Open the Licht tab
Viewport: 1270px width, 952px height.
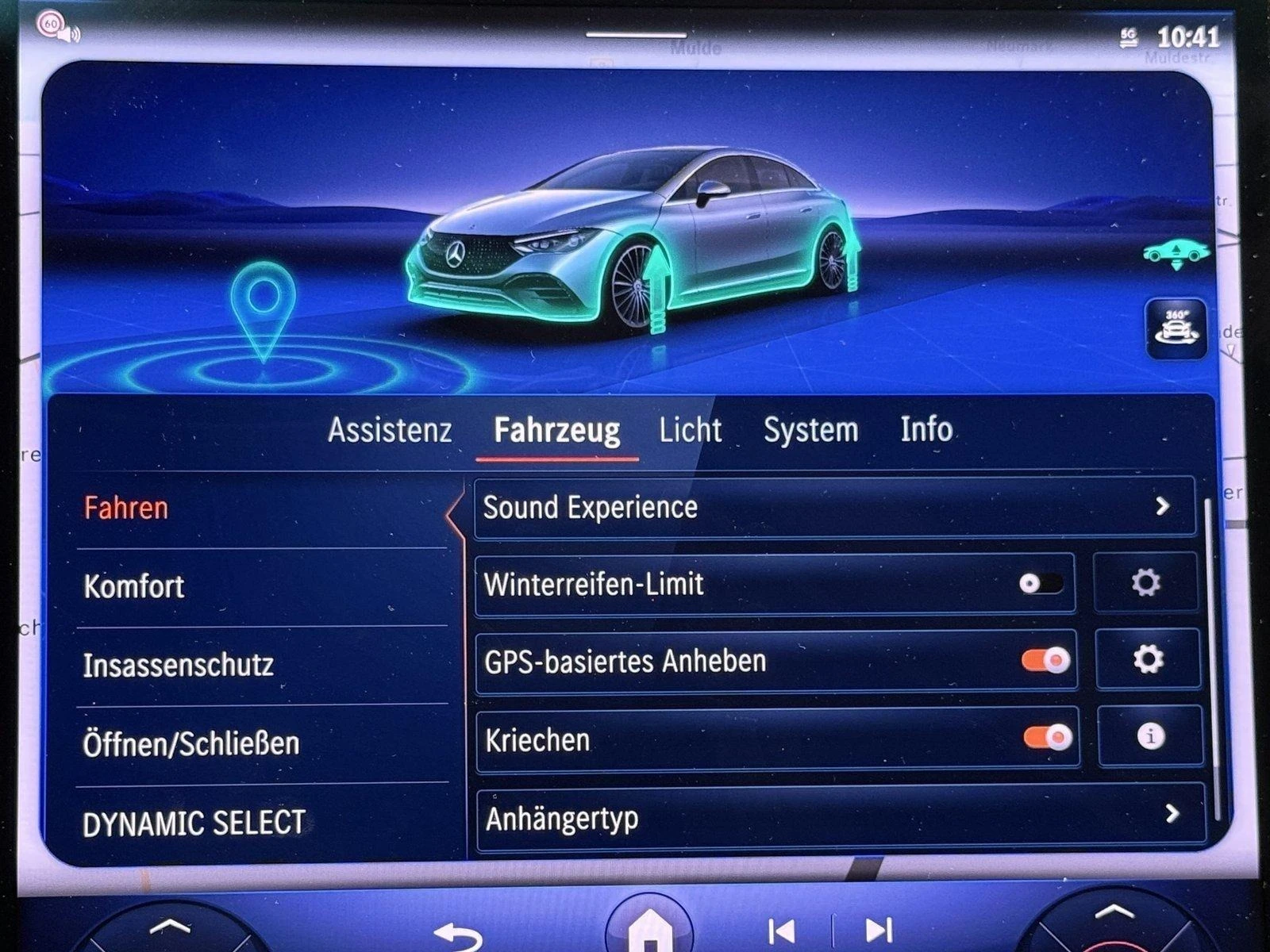point(690,430)
